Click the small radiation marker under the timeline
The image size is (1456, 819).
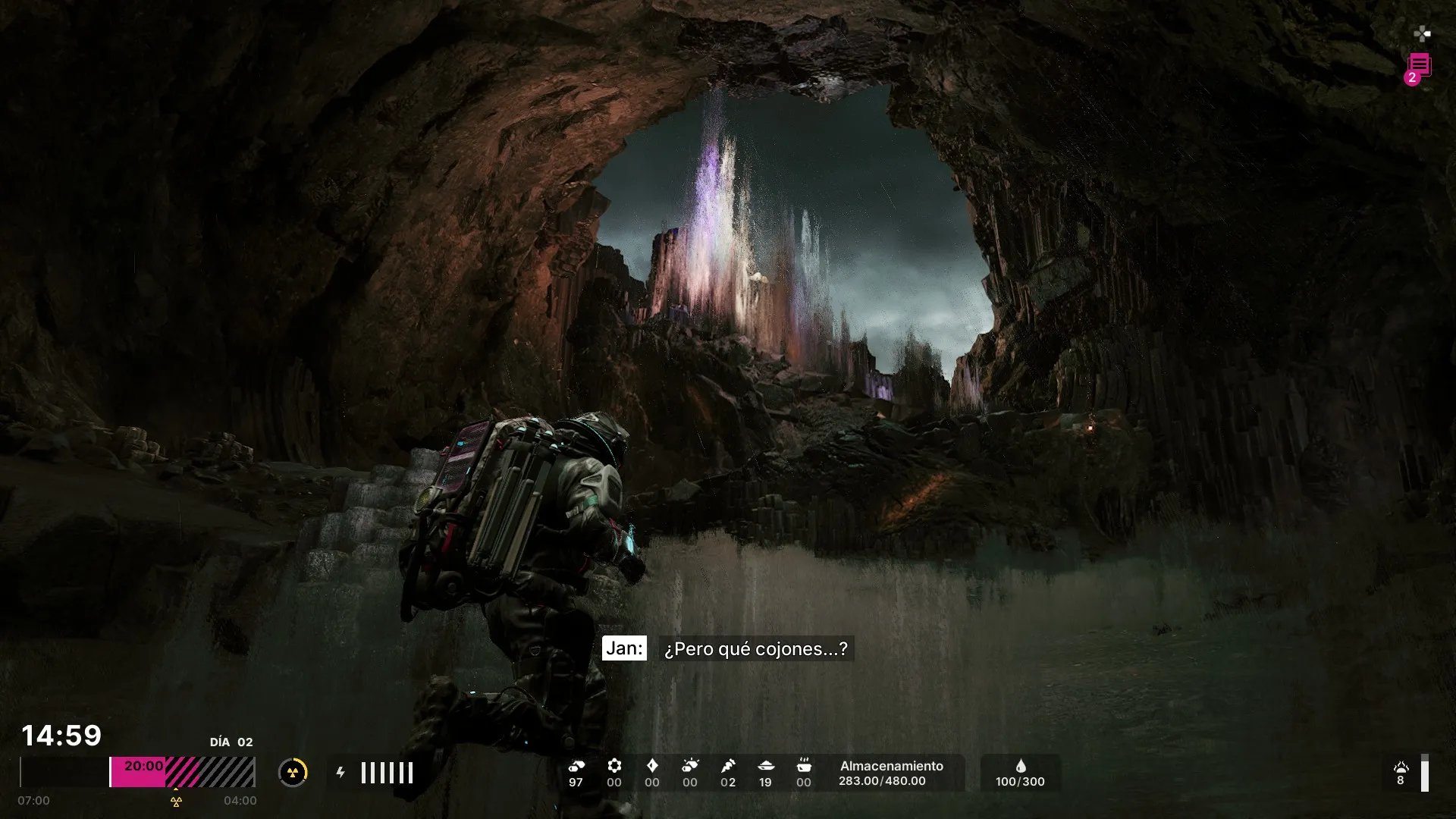pyautogui.click(x=176, y=802)
